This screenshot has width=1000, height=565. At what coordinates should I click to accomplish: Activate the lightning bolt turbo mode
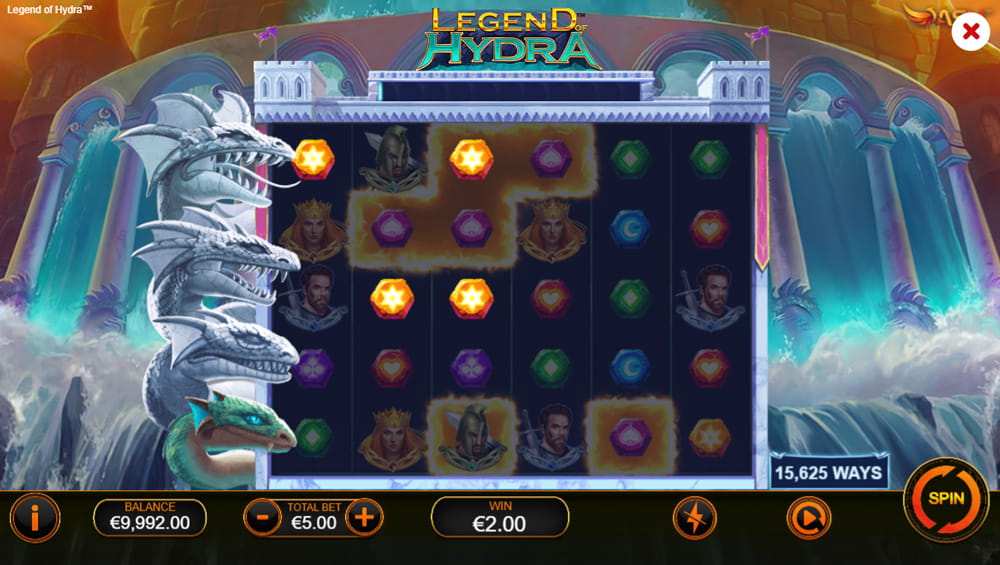(x=694, y=517)
